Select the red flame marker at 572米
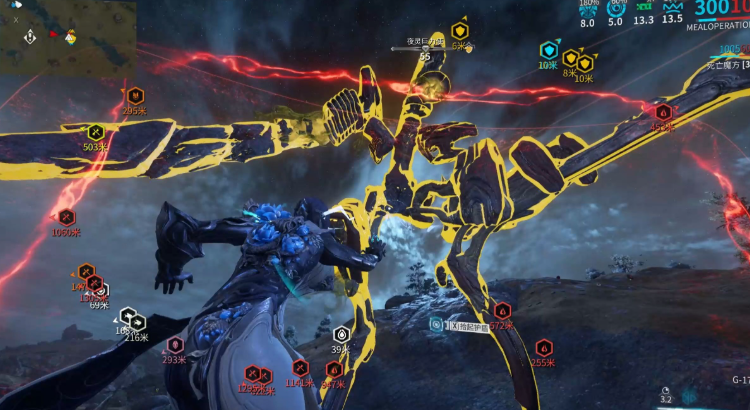750x410 pixels. click(x=502, y=311)
